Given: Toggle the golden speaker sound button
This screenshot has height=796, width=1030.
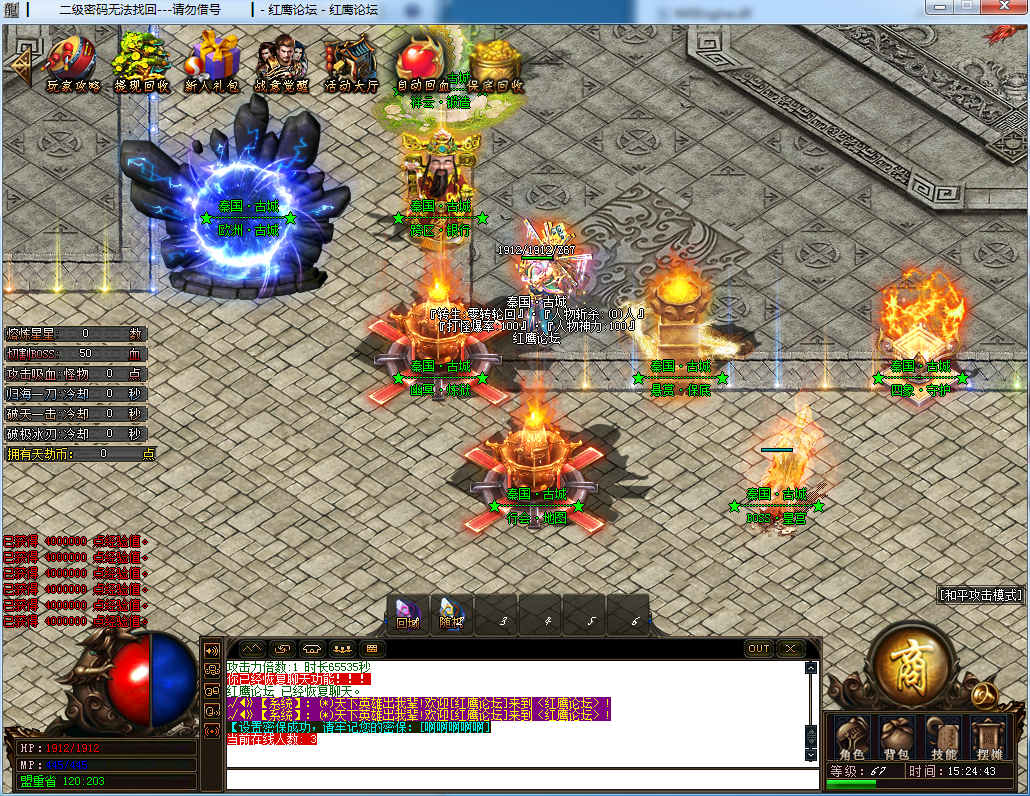Looking at the screenshot, I should pyautogui.click(x=212, y=650).
